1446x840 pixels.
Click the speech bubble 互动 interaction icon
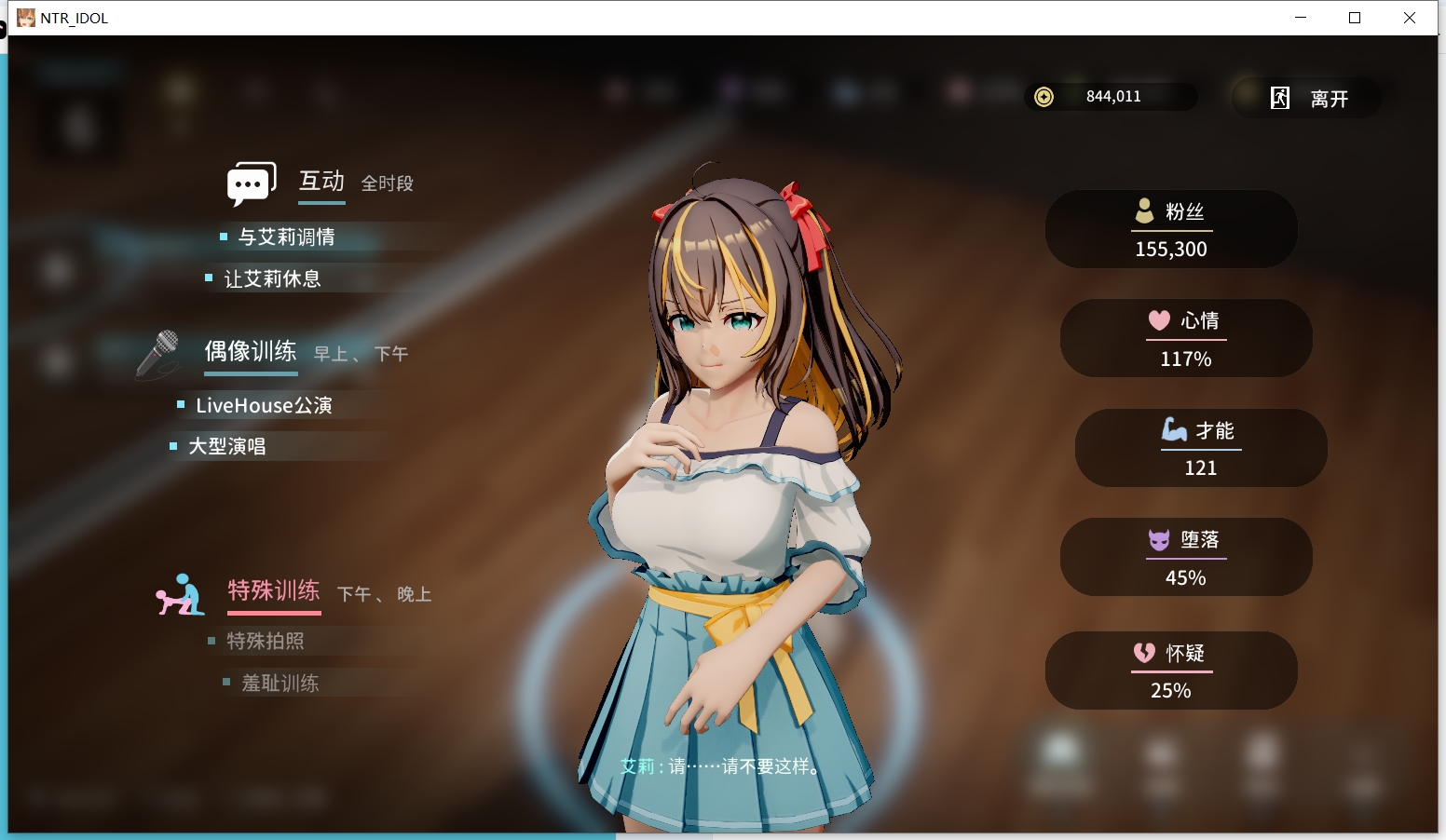click(x=250, y=183)
